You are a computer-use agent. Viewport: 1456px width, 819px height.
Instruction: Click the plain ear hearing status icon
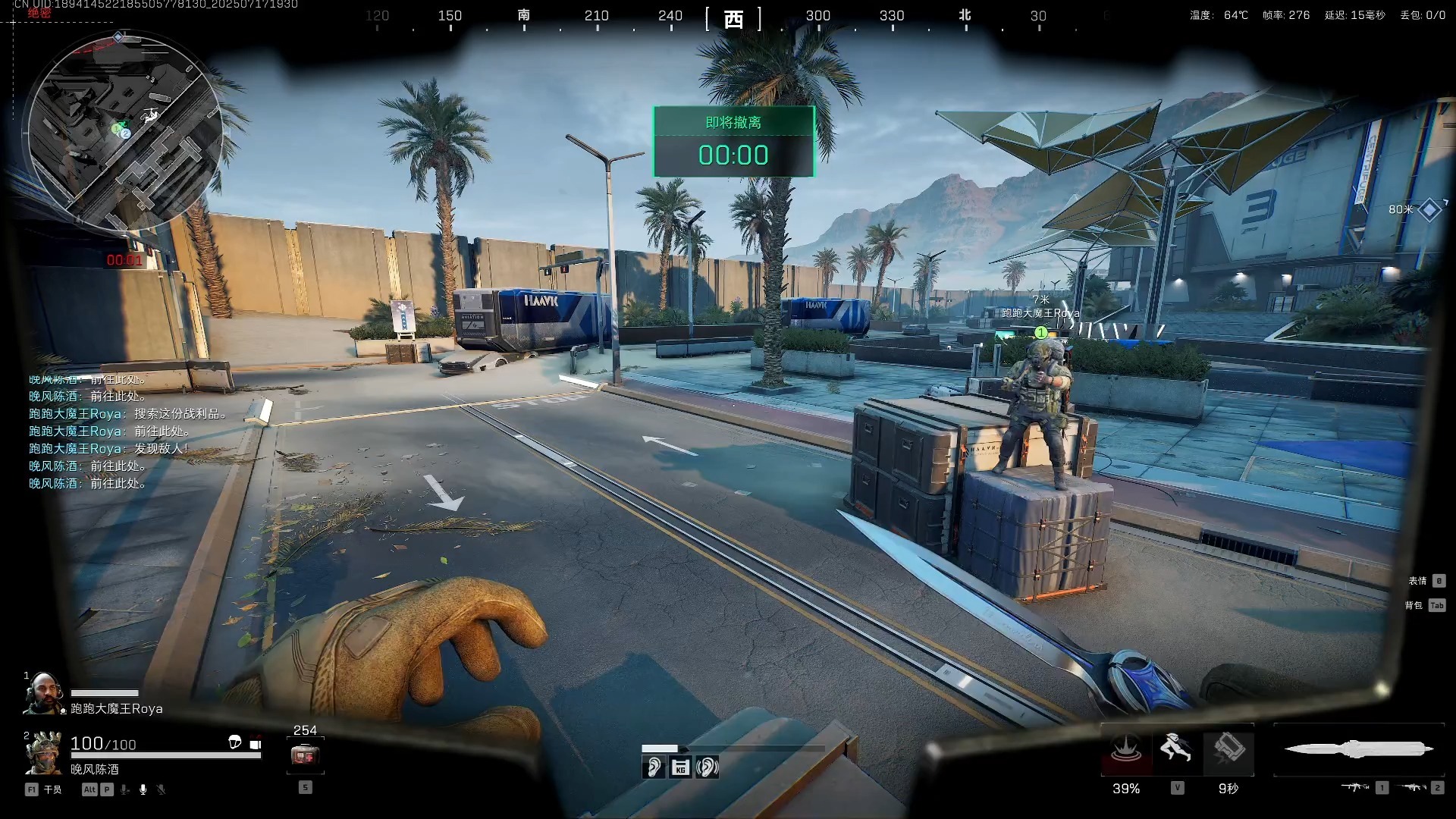(653, 767)
